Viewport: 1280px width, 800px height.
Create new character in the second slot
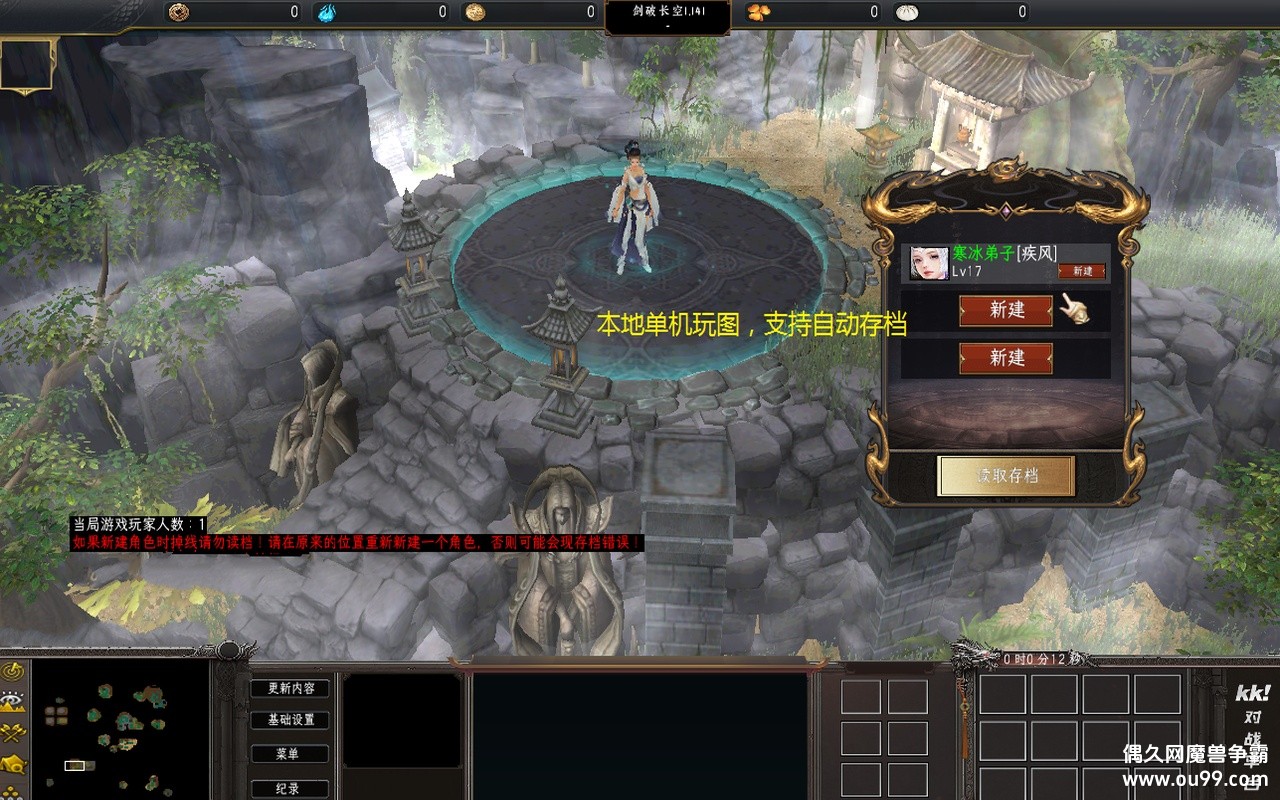click(x=1005, y=310)
